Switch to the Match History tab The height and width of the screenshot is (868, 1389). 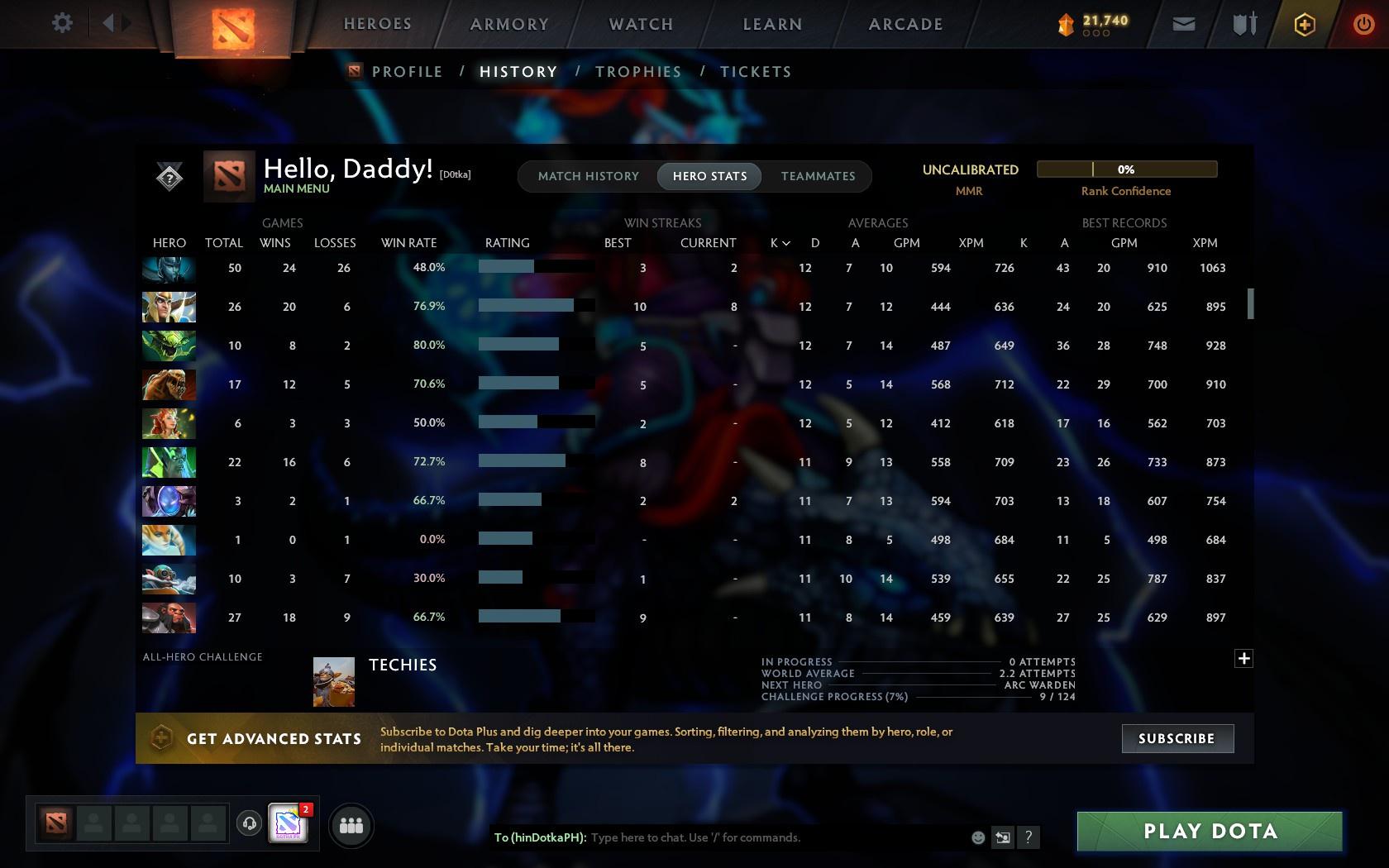point(587,176)
